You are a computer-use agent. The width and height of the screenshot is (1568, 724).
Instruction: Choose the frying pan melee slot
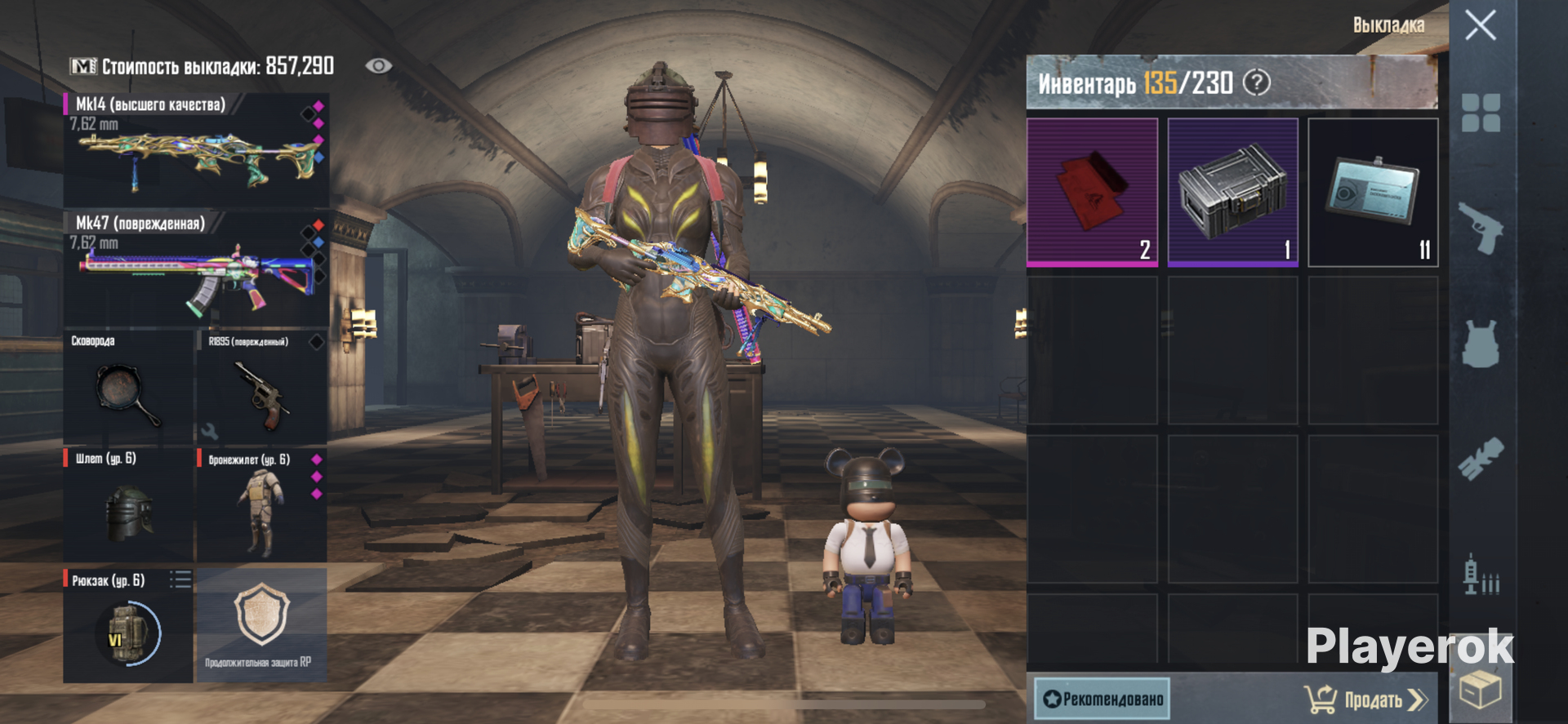[128, 386]
